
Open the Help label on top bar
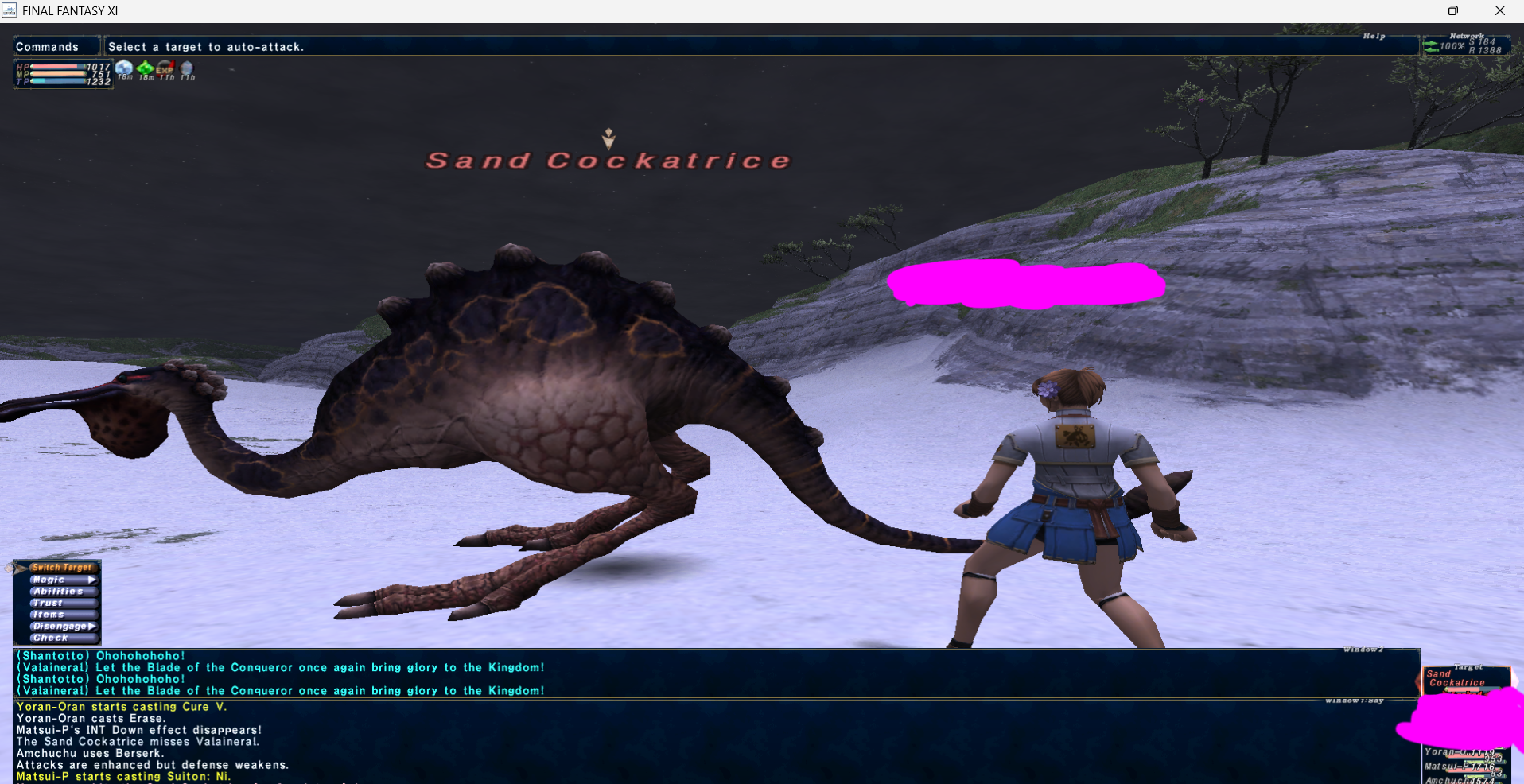[1374, 36]
